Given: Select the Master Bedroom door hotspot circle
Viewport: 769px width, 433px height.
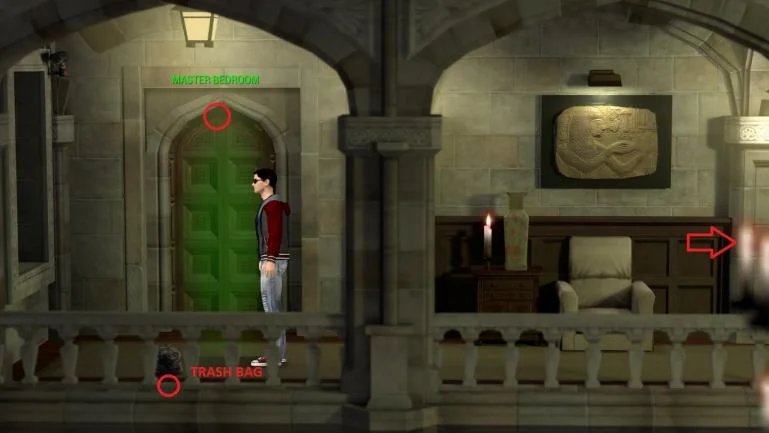Looking at the screenshot, I should point(217,117).
